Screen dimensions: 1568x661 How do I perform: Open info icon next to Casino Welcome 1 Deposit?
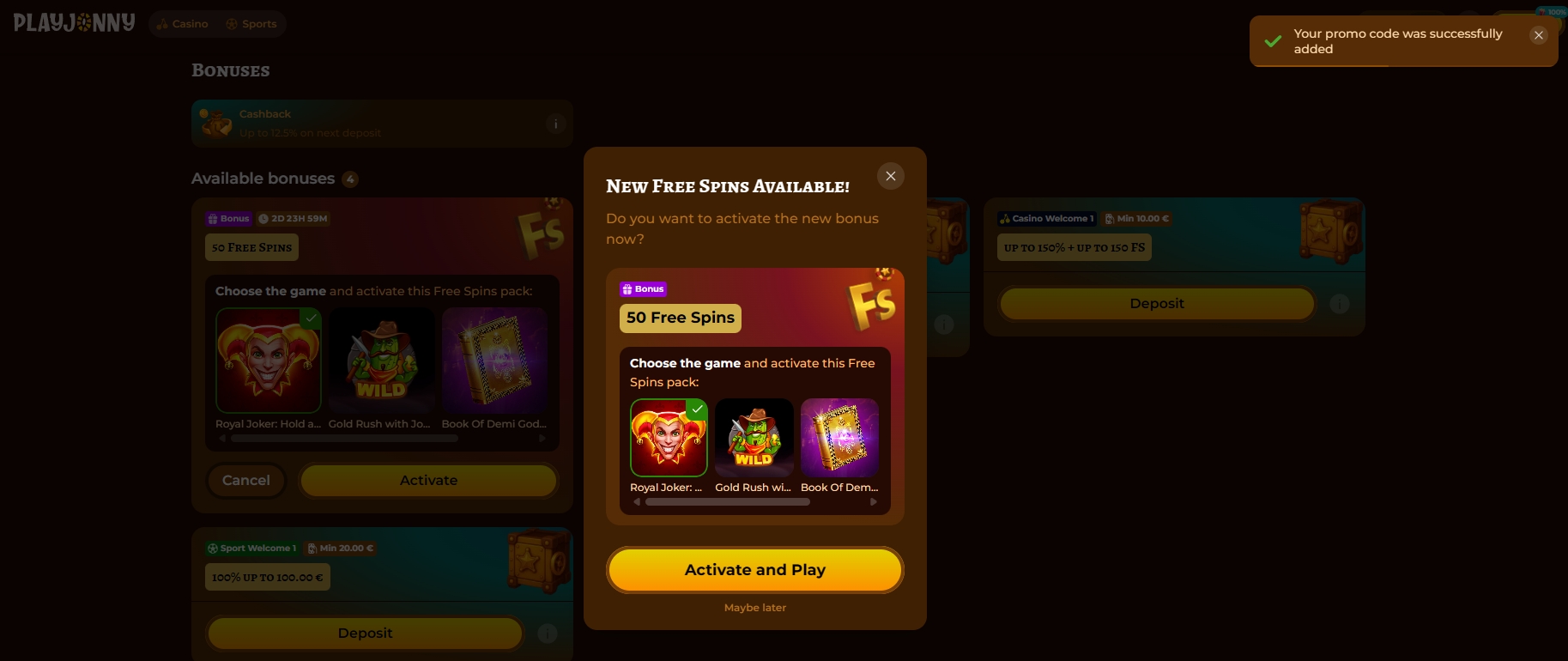click(x=1340, y=304)
